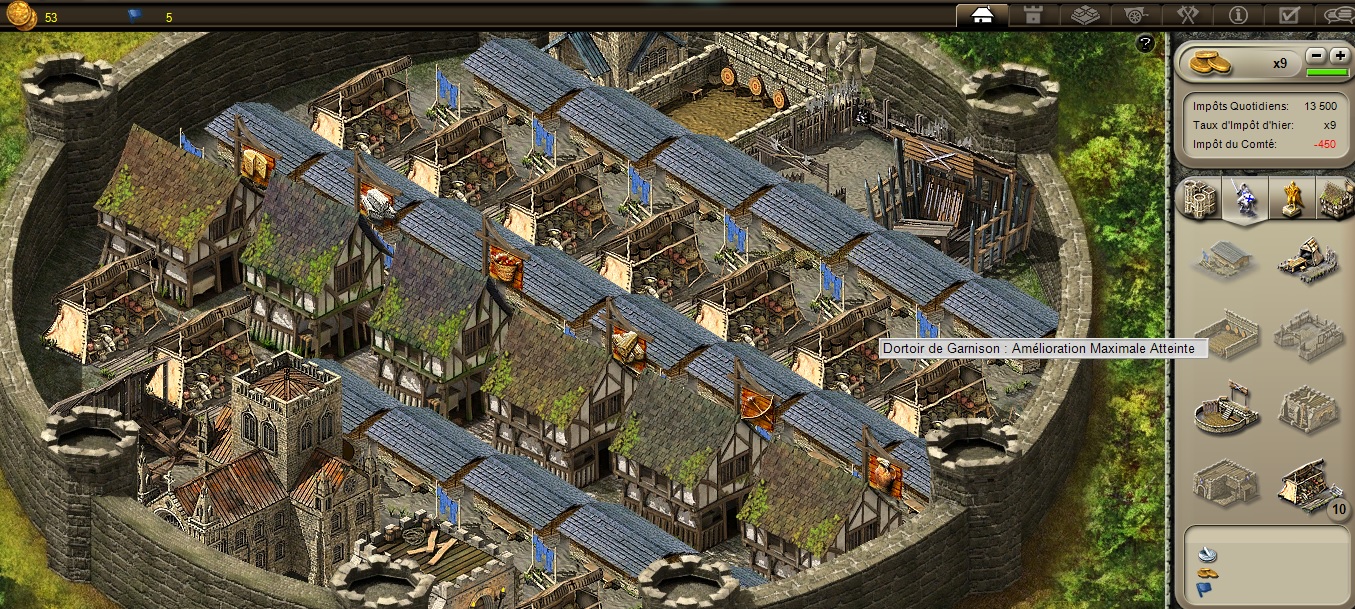The image size is (1355, 609).
Task: Open the trade cart tab
Action: [1135, 15]
